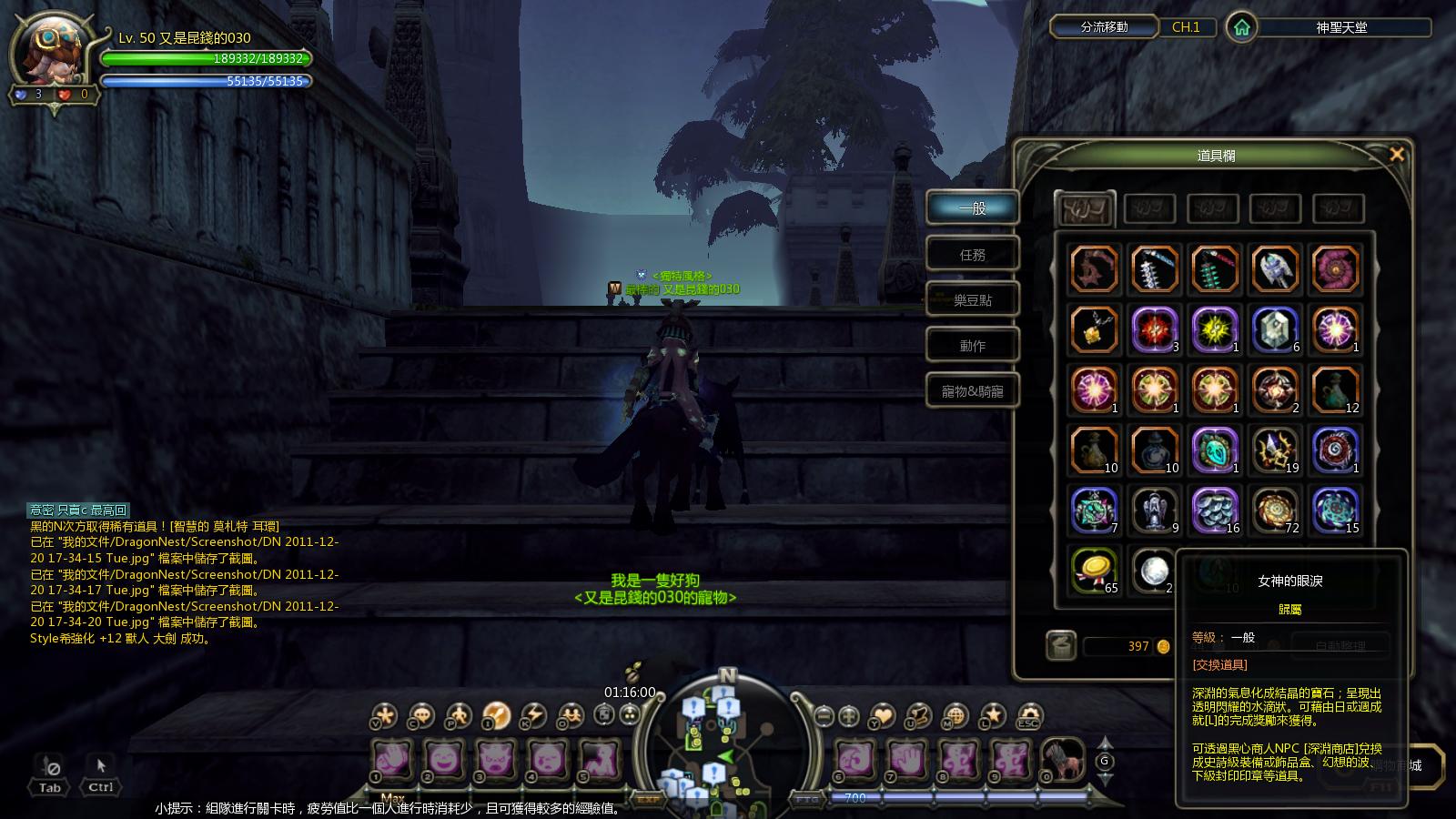Close the 道具欄 inventory window
The height and width of the screenshot is (819, 1456).
tap(1396, 155)
